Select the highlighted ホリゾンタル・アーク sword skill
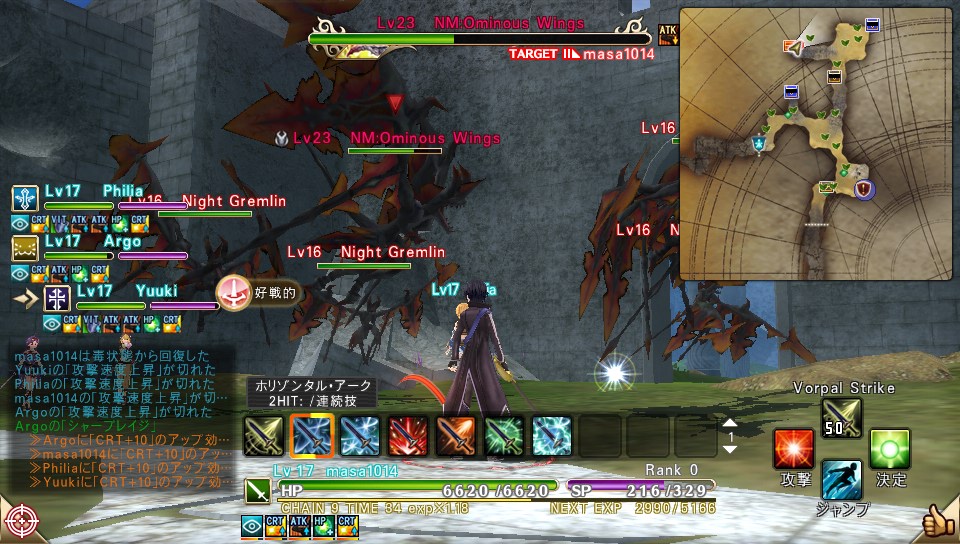 coord(311,436)
